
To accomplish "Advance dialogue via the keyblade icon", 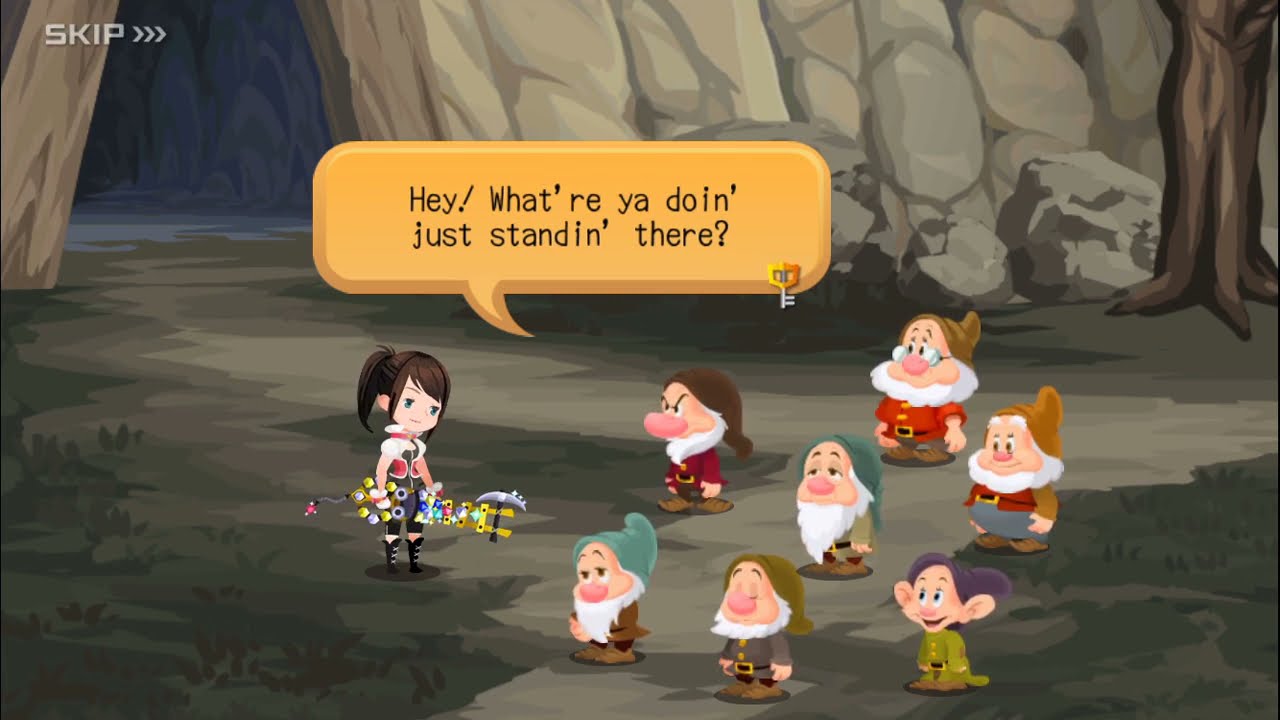I will click(784, 283).
